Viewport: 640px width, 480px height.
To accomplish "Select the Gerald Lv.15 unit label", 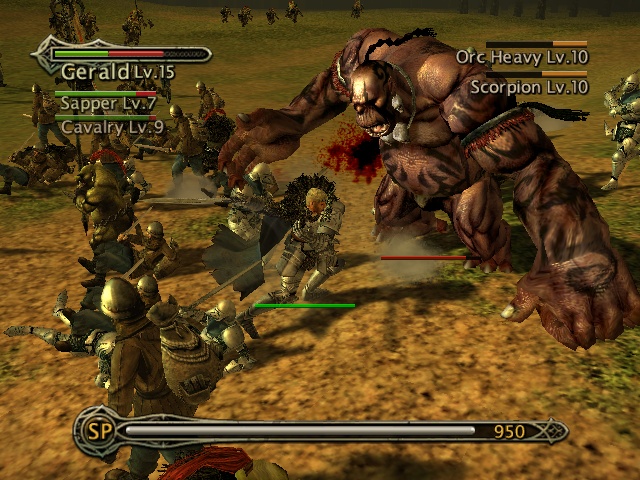I will coord(117,71).
